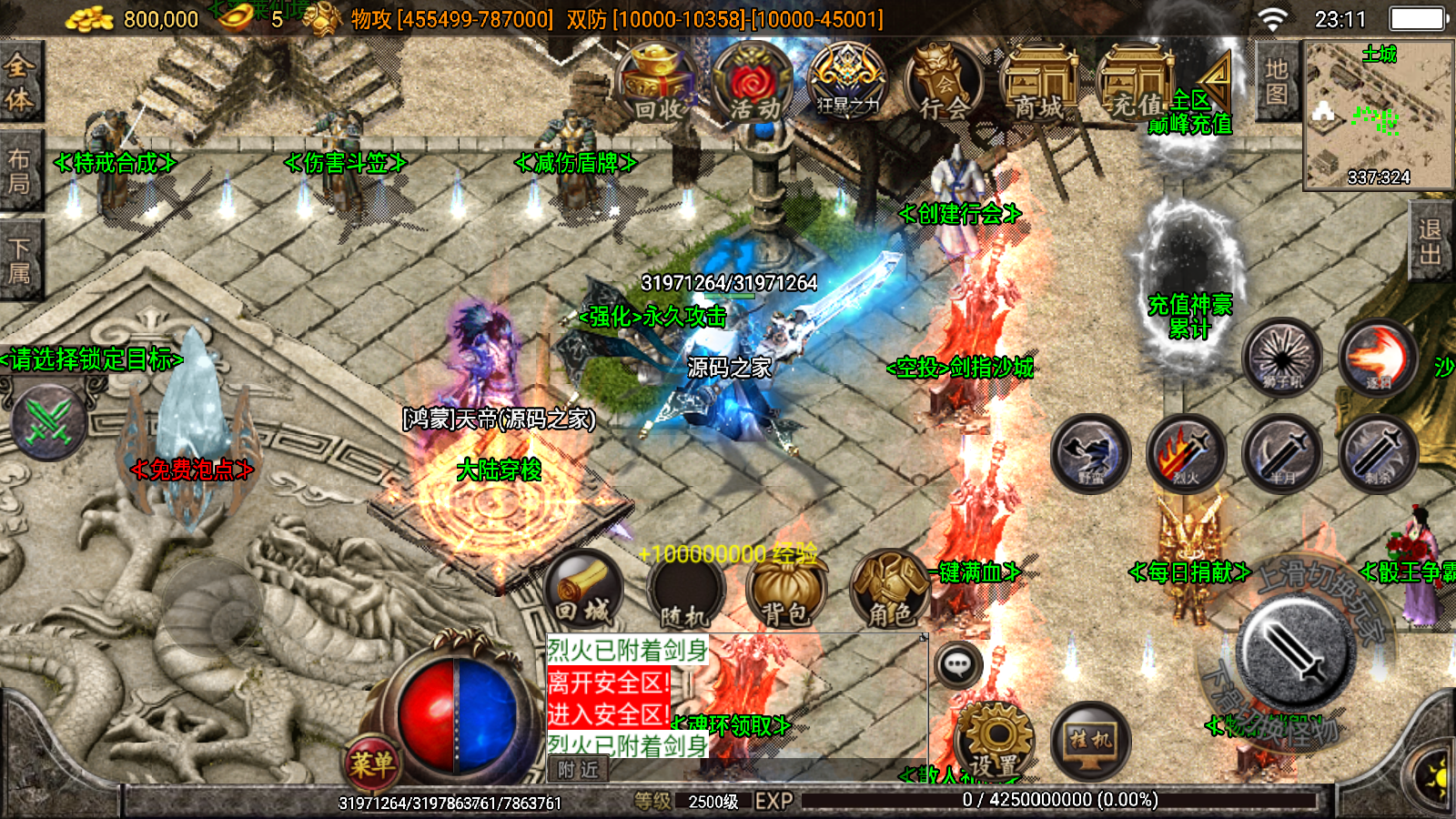Screen dimensions: 1456x819
Task: Use the 野蛮 savage charge skill
Action: 1090,452
